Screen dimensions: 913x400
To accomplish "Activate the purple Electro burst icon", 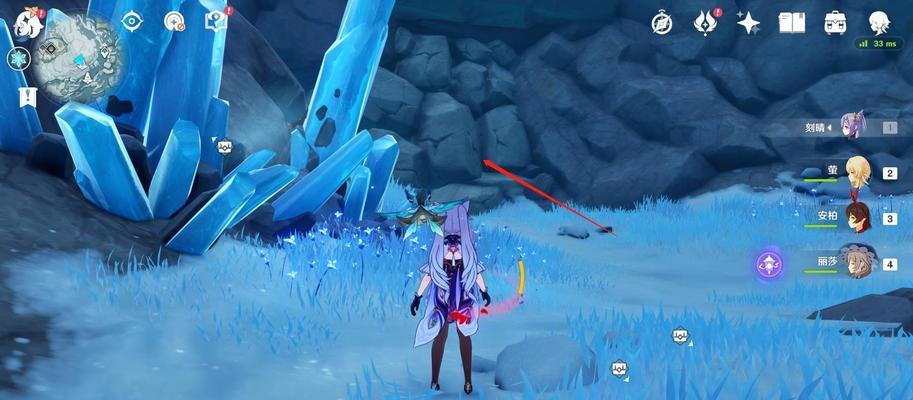I will tap(769, 265).
